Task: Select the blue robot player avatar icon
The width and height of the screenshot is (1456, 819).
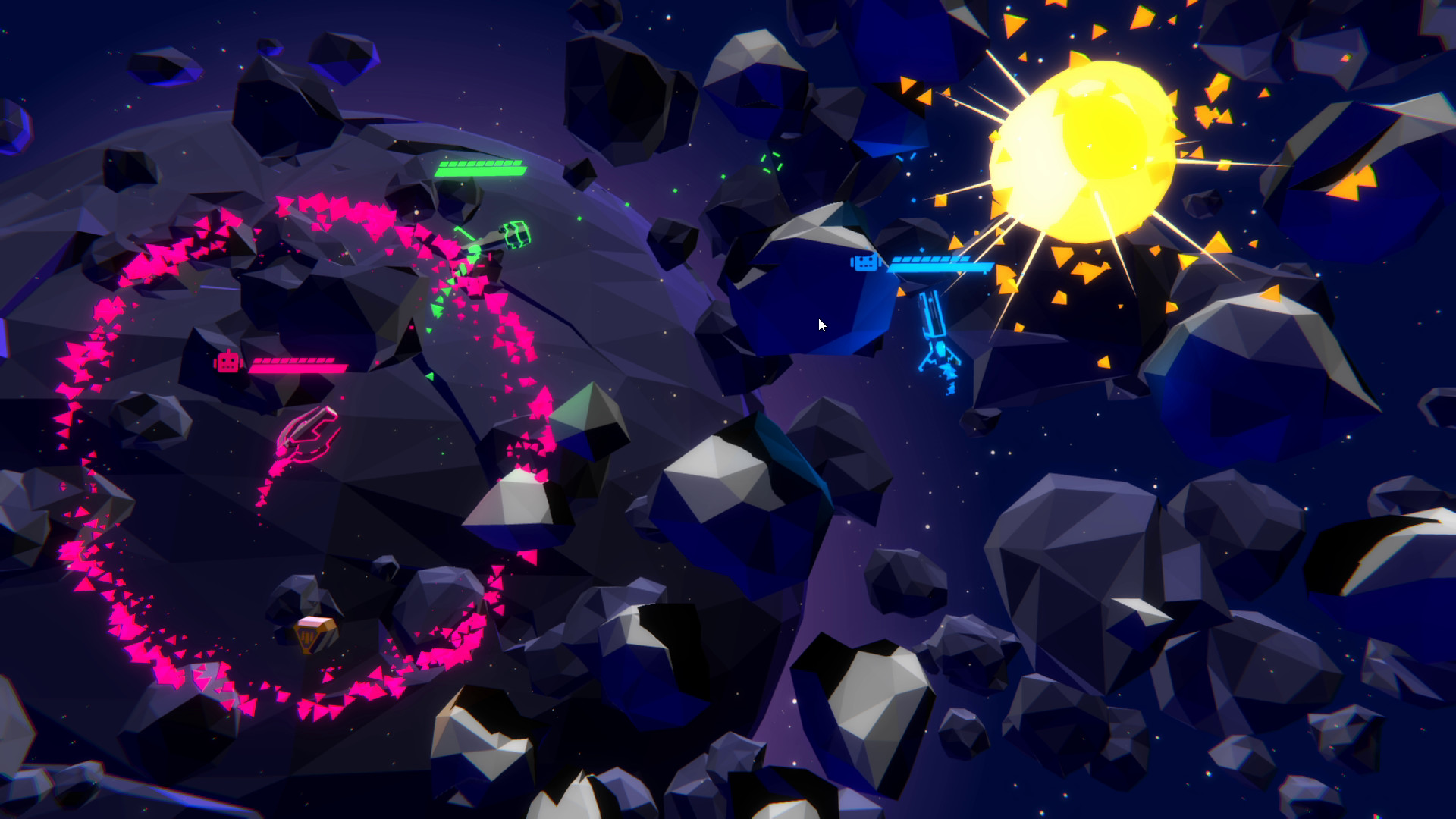Action: 864,265
